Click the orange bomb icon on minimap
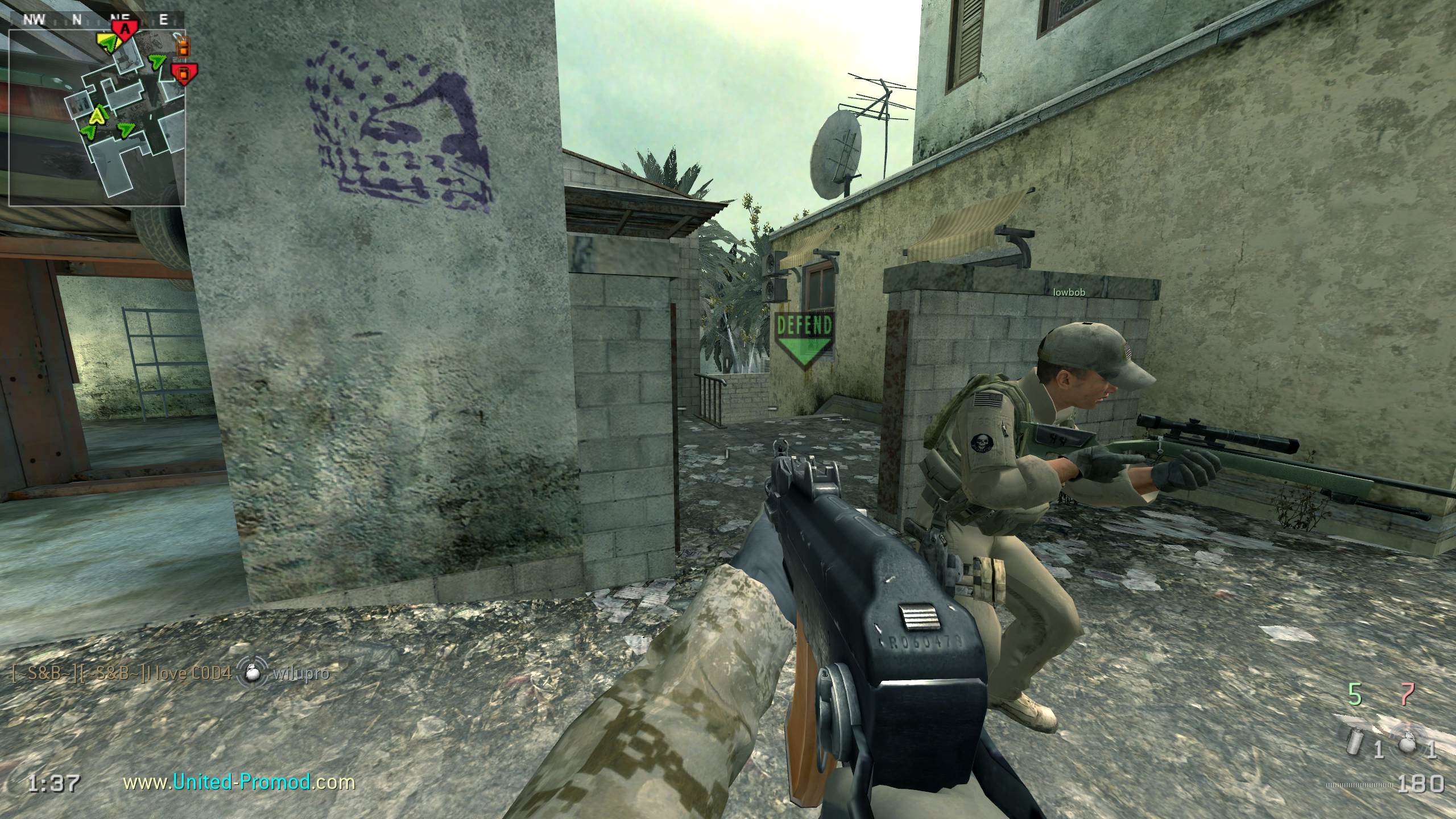Image resolution: width=1456 pixels, height=819 pixels. [x=183, y=47]
